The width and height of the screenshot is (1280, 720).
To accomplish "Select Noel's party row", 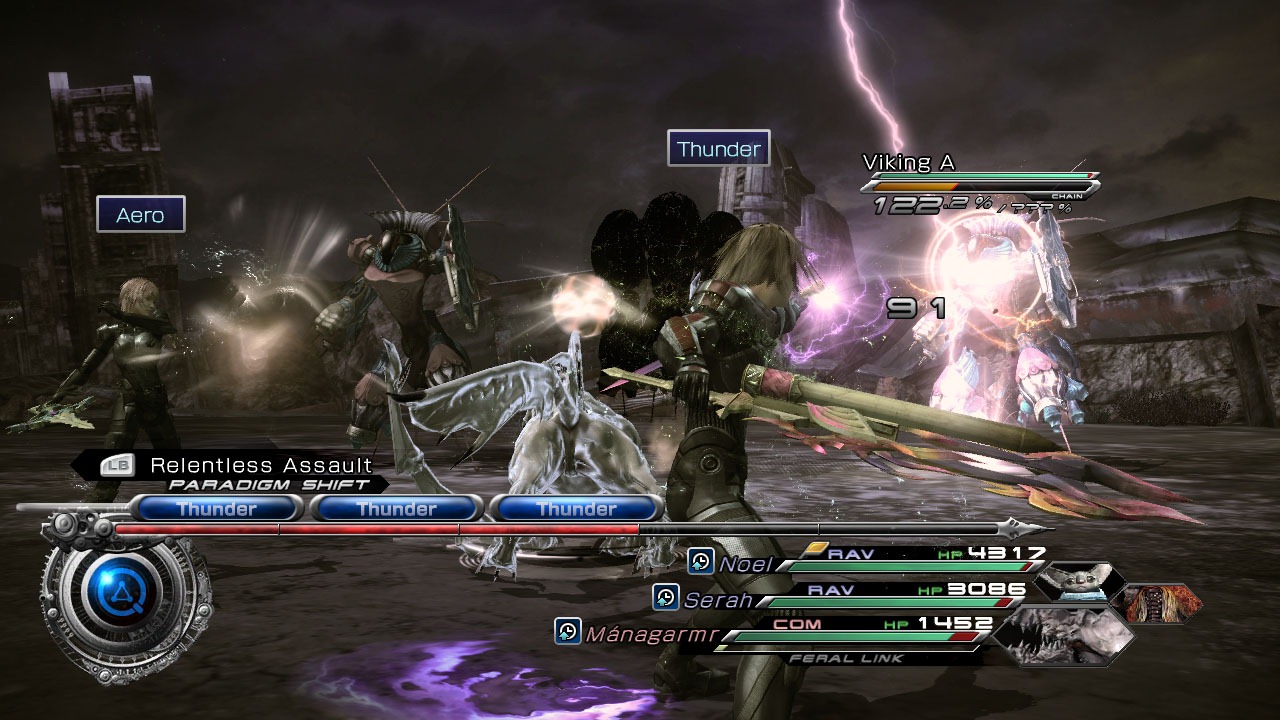I will point(880,564).
